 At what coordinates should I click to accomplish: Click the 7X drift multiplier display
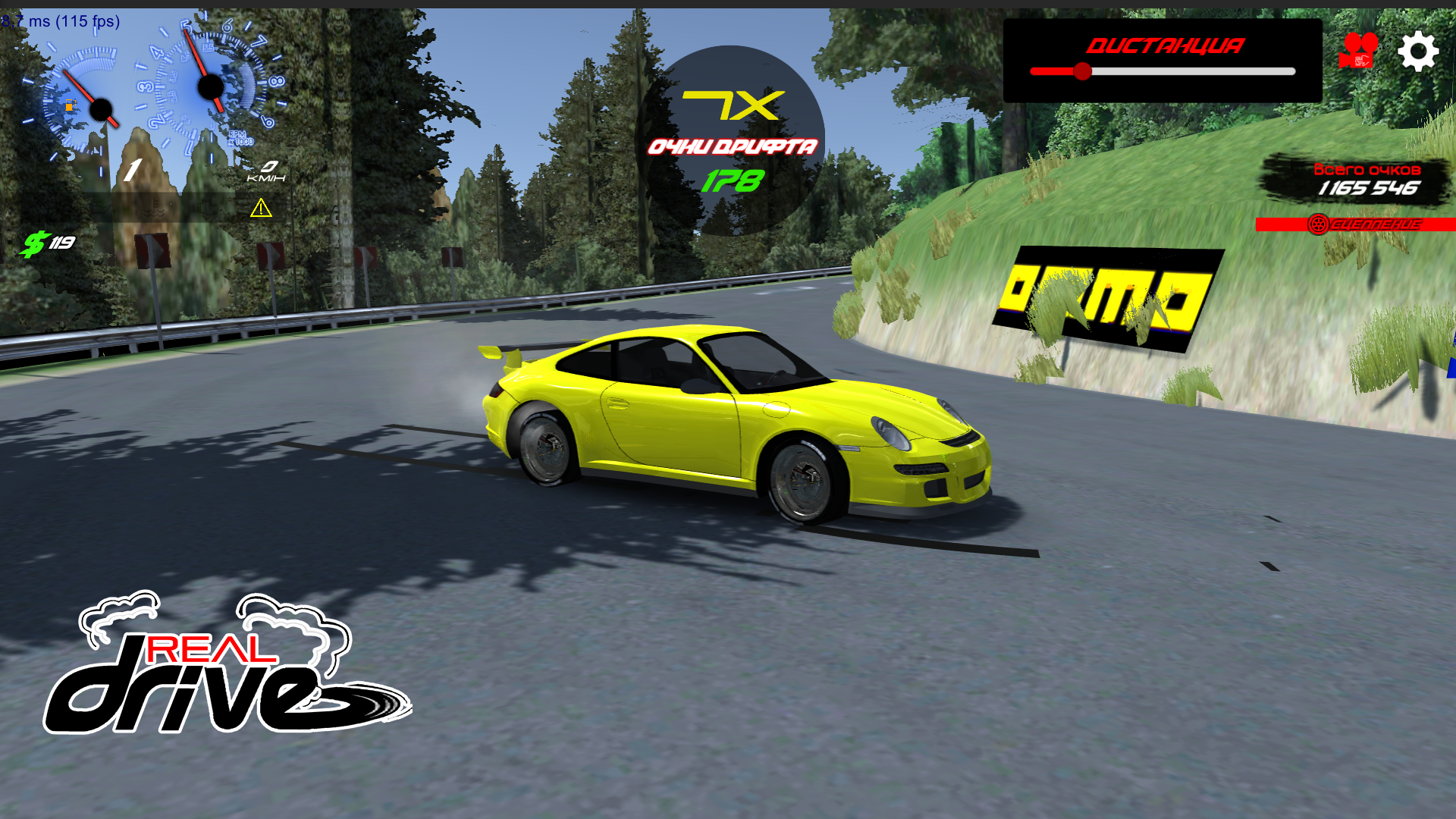click(x=730, y=107)
